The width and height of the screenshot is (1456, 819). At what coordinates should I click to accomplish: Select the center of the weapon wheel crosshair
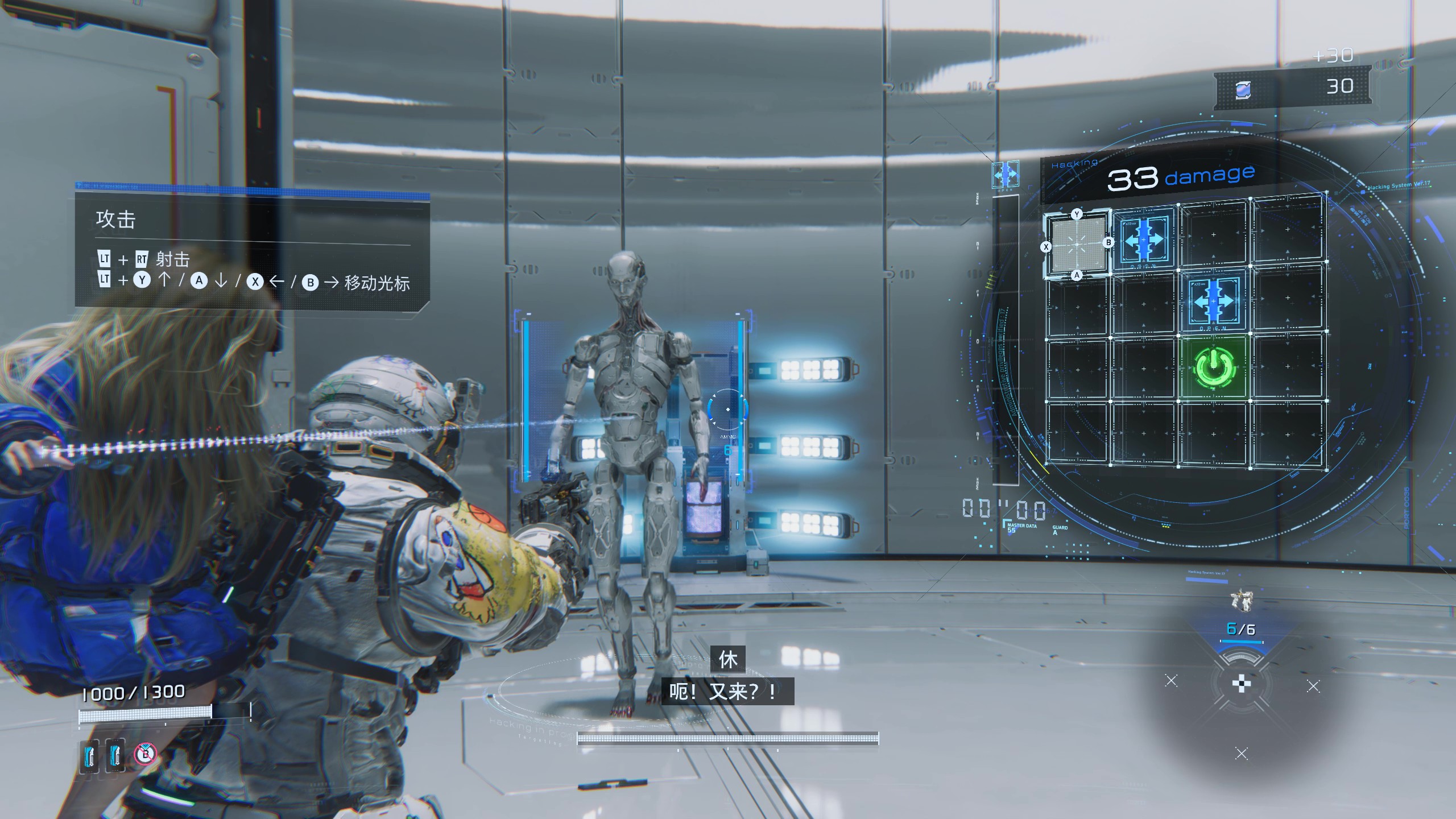tap(1241, 683)
